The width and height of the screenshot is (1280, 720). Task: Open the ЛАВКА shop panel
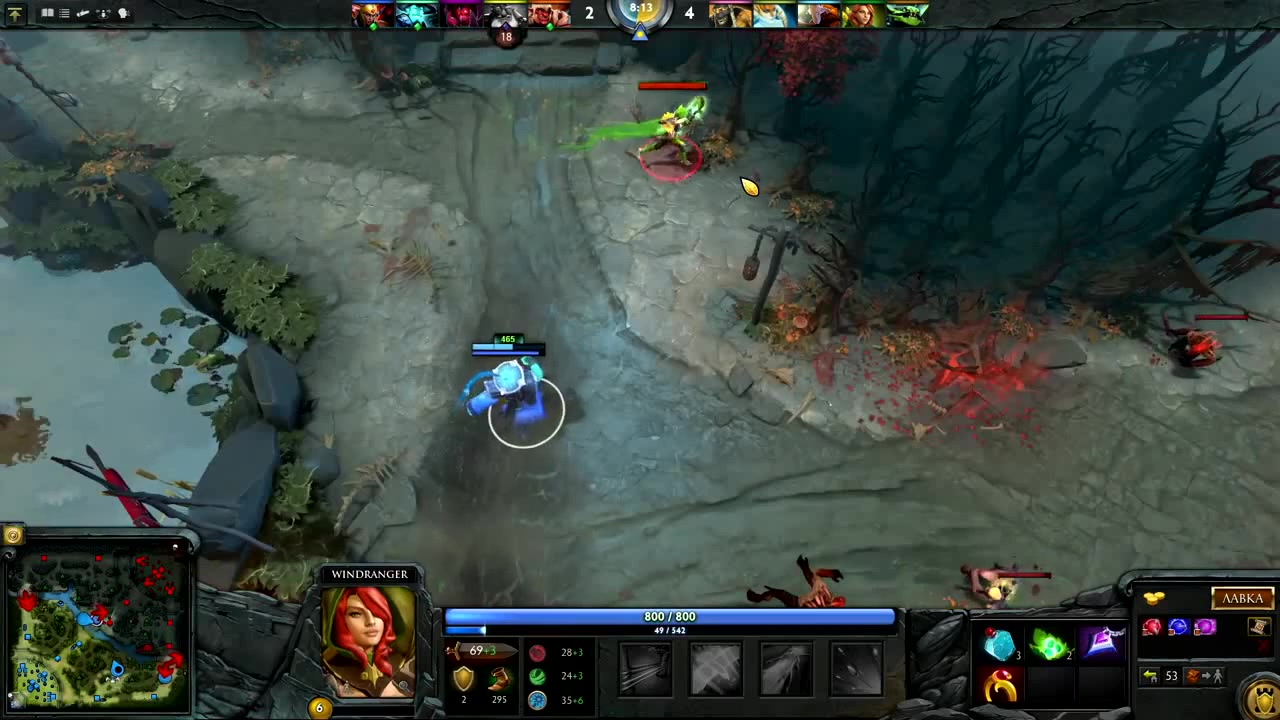(1243, 598)
